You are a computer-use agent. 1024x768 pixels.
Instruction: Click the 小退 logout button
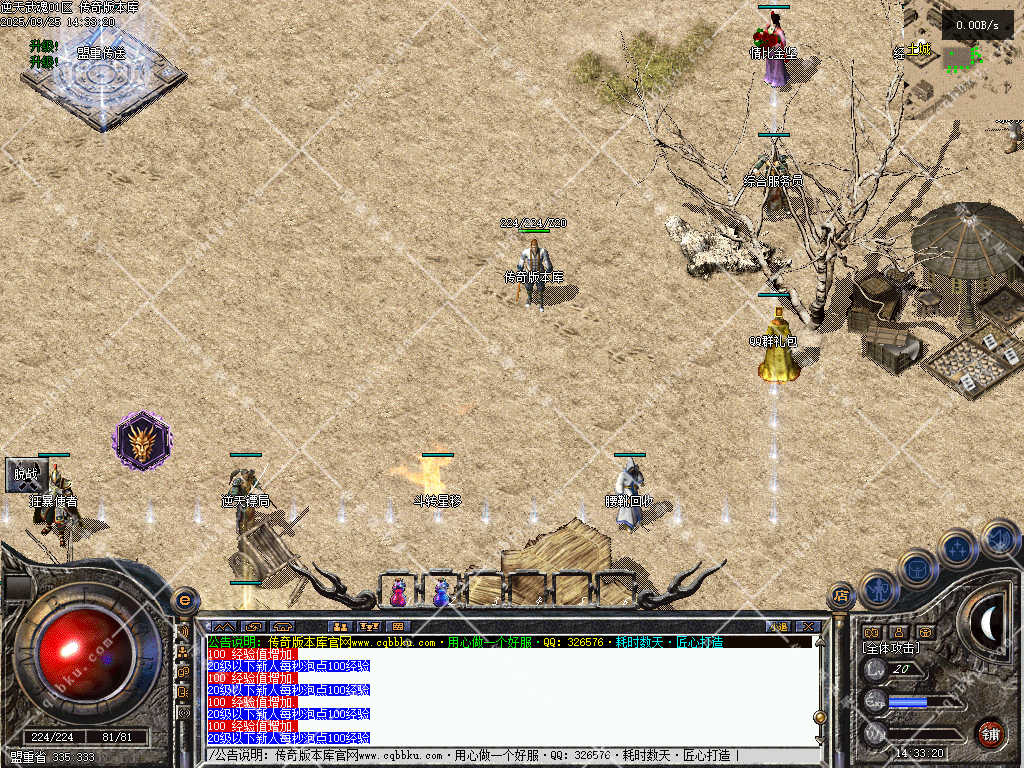click(778, 627)
